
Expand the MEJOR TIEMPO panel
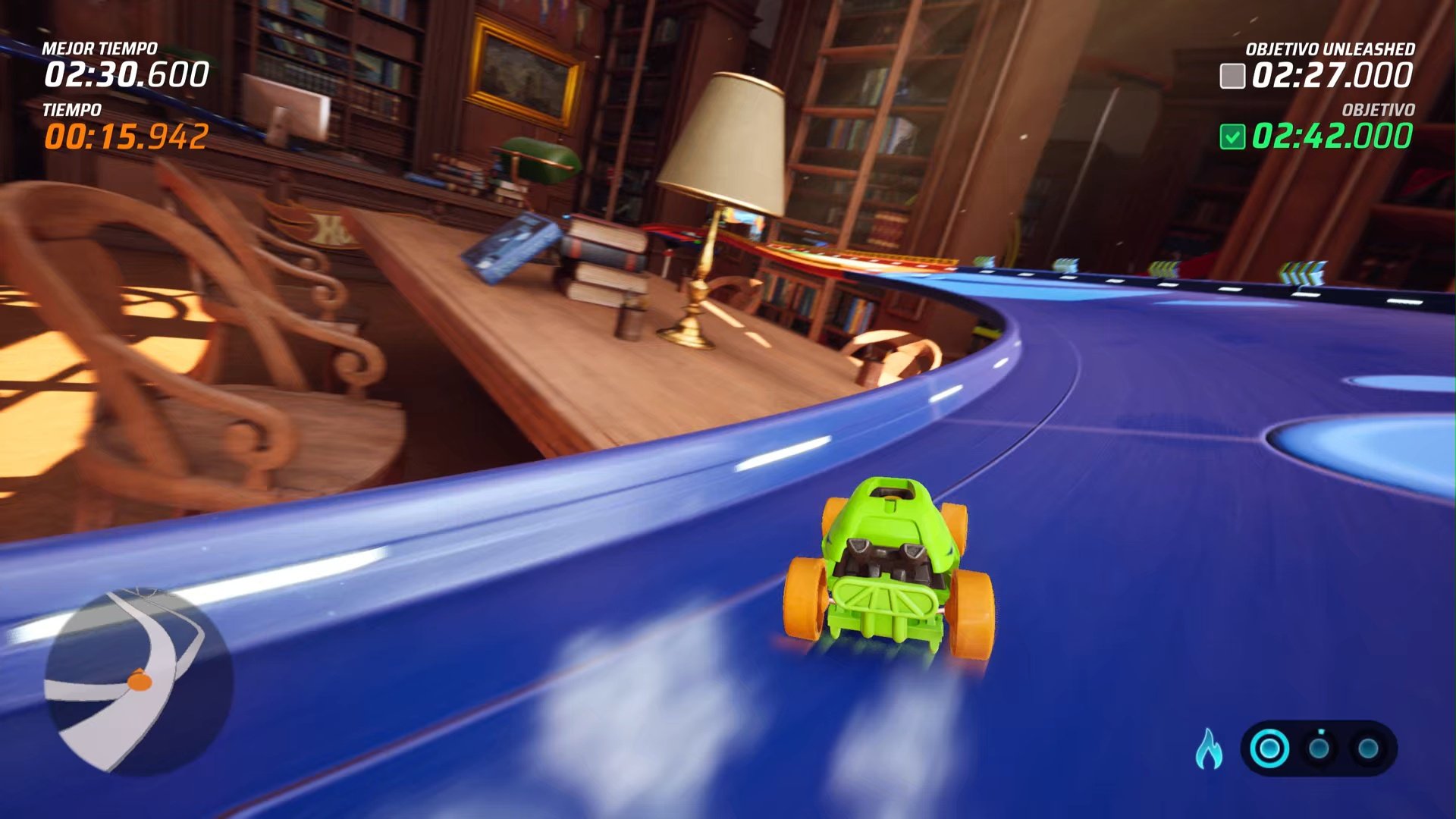point(99,47)
